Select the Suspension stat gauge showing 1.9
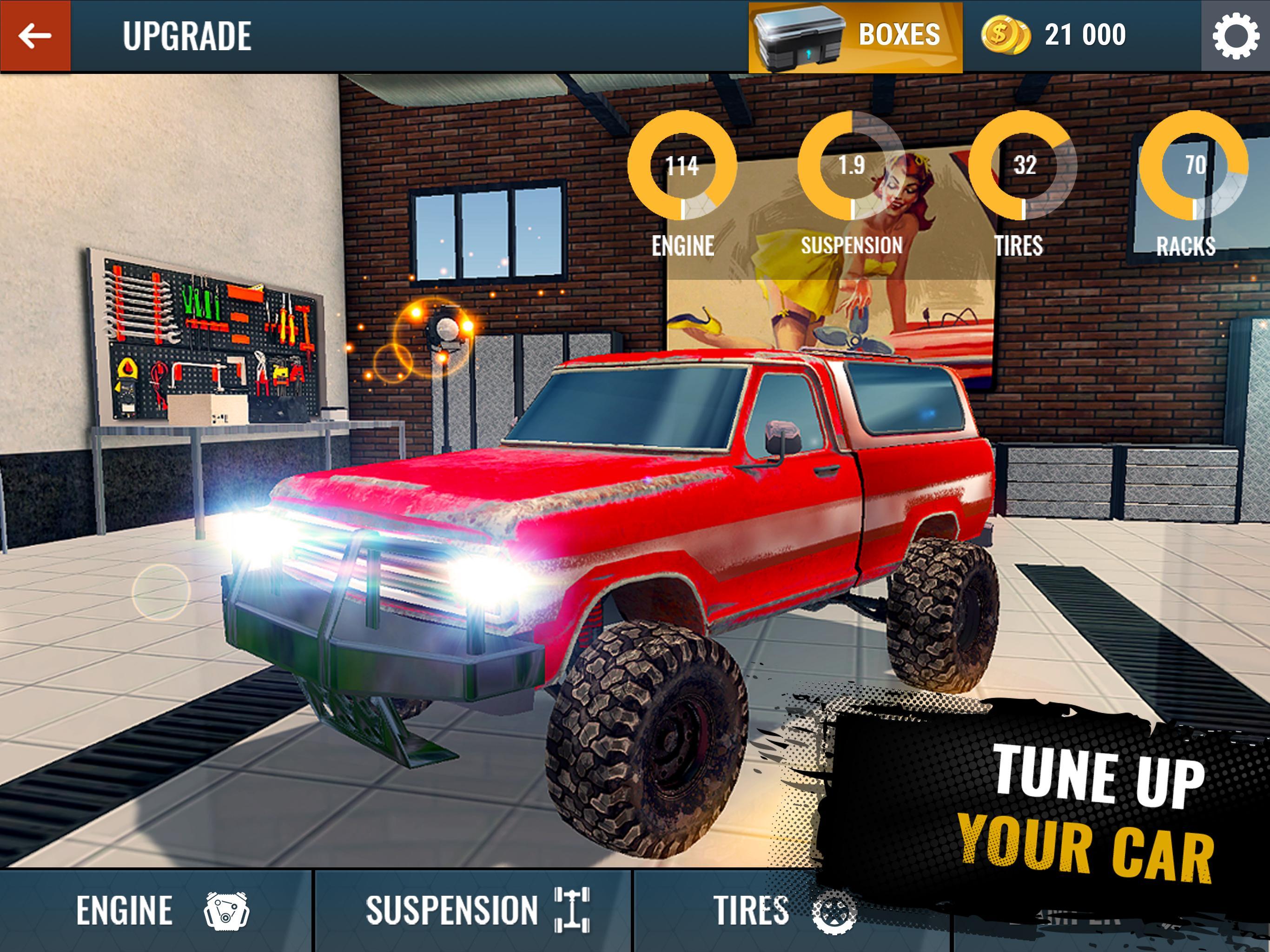 pos(852,165)
